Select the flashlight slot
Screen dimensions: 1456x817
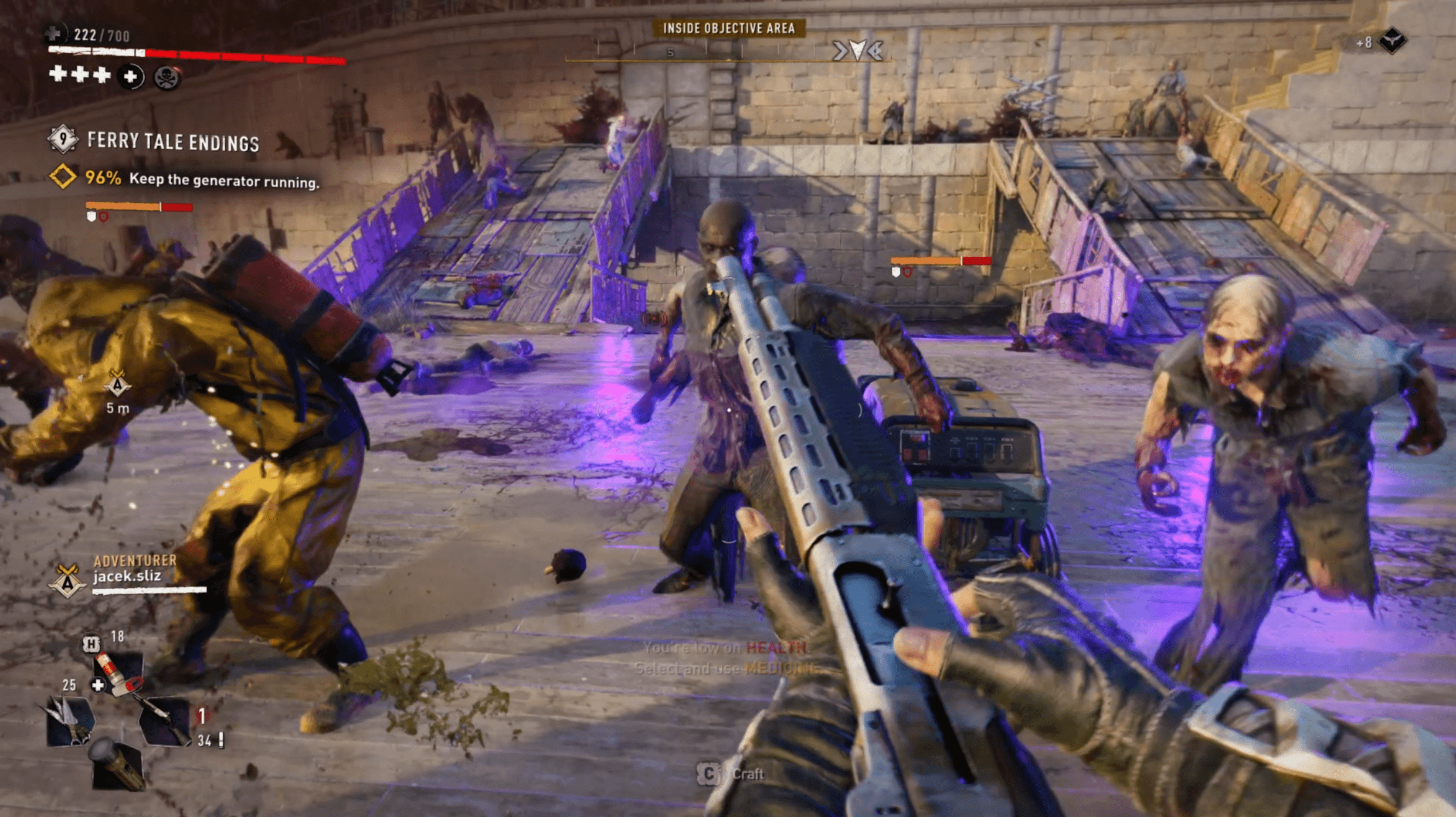click(x=117, y=765)
